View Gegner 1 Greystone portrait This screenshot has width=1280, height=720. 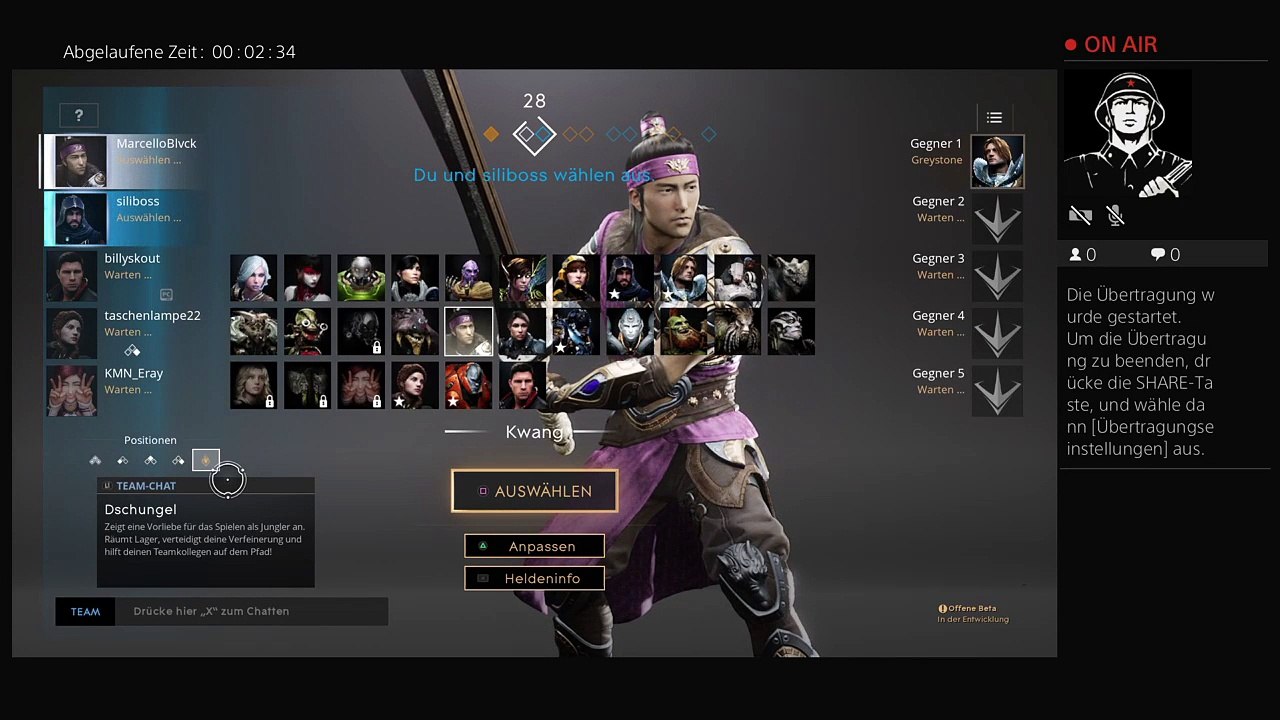pyautogui.click(x=997, y=162)
